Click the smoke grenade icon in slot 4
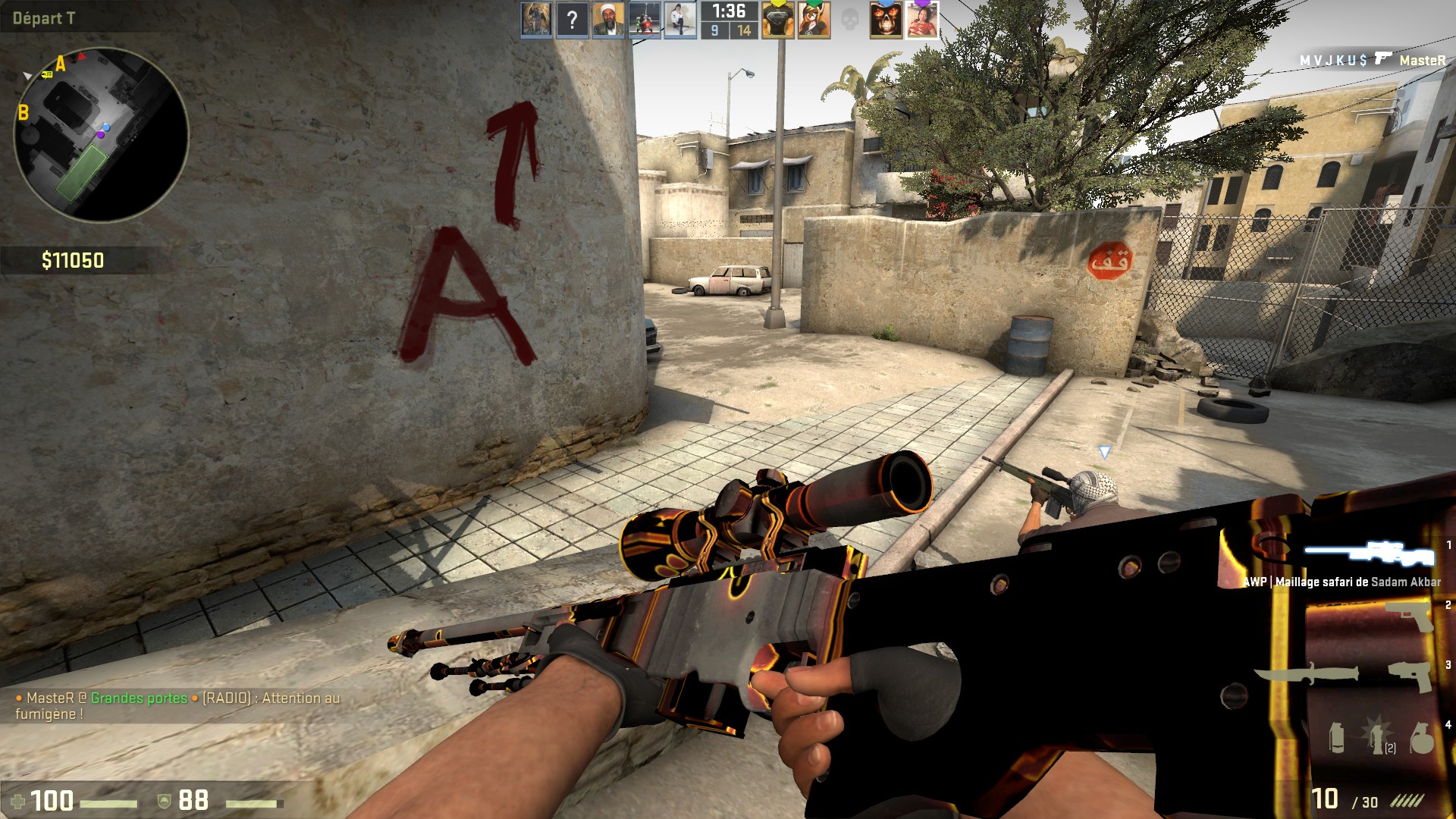The image size is (1456, 819). [x=1337, y=739]
